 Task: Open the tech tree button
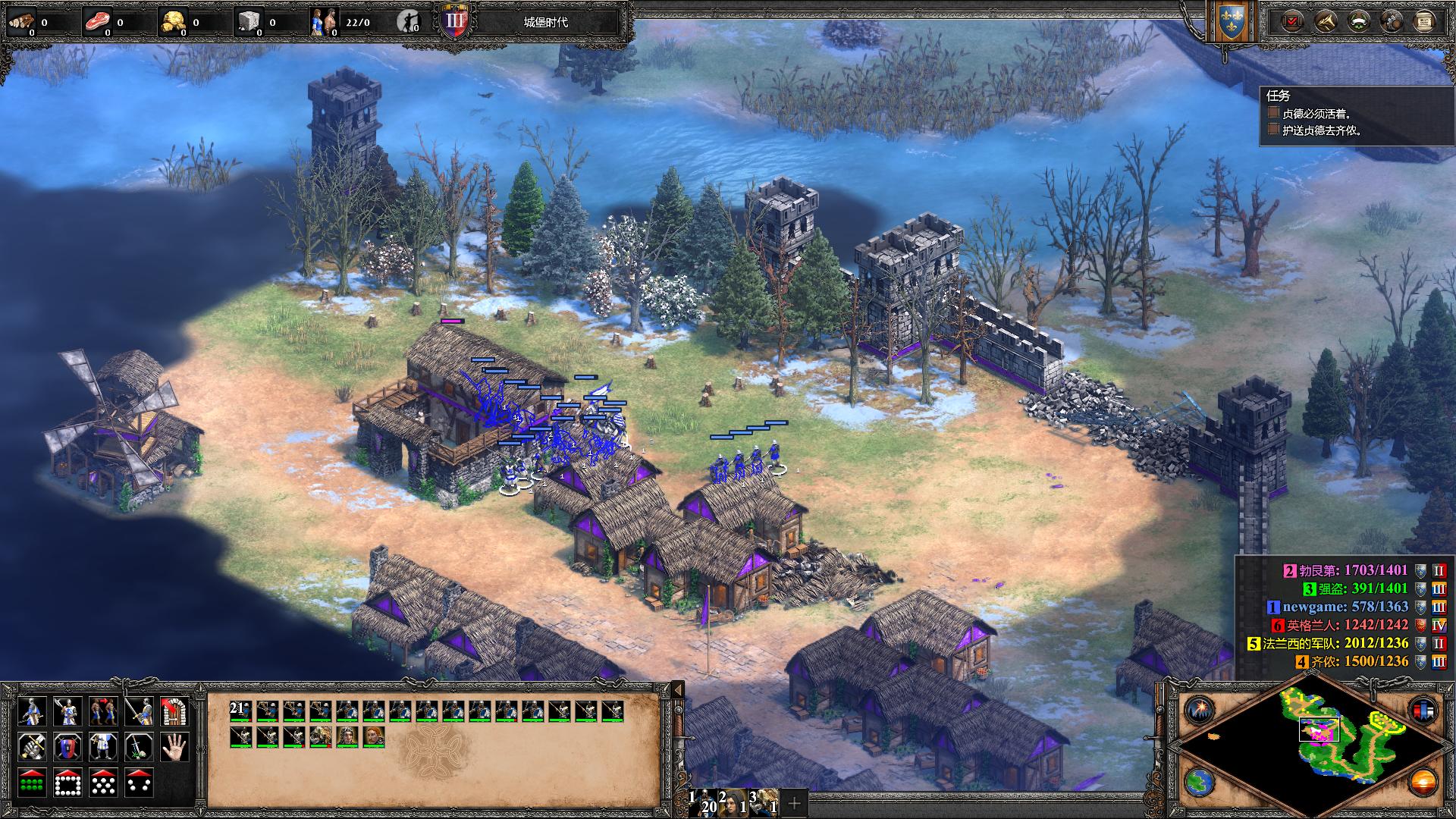click(1392, 21)
